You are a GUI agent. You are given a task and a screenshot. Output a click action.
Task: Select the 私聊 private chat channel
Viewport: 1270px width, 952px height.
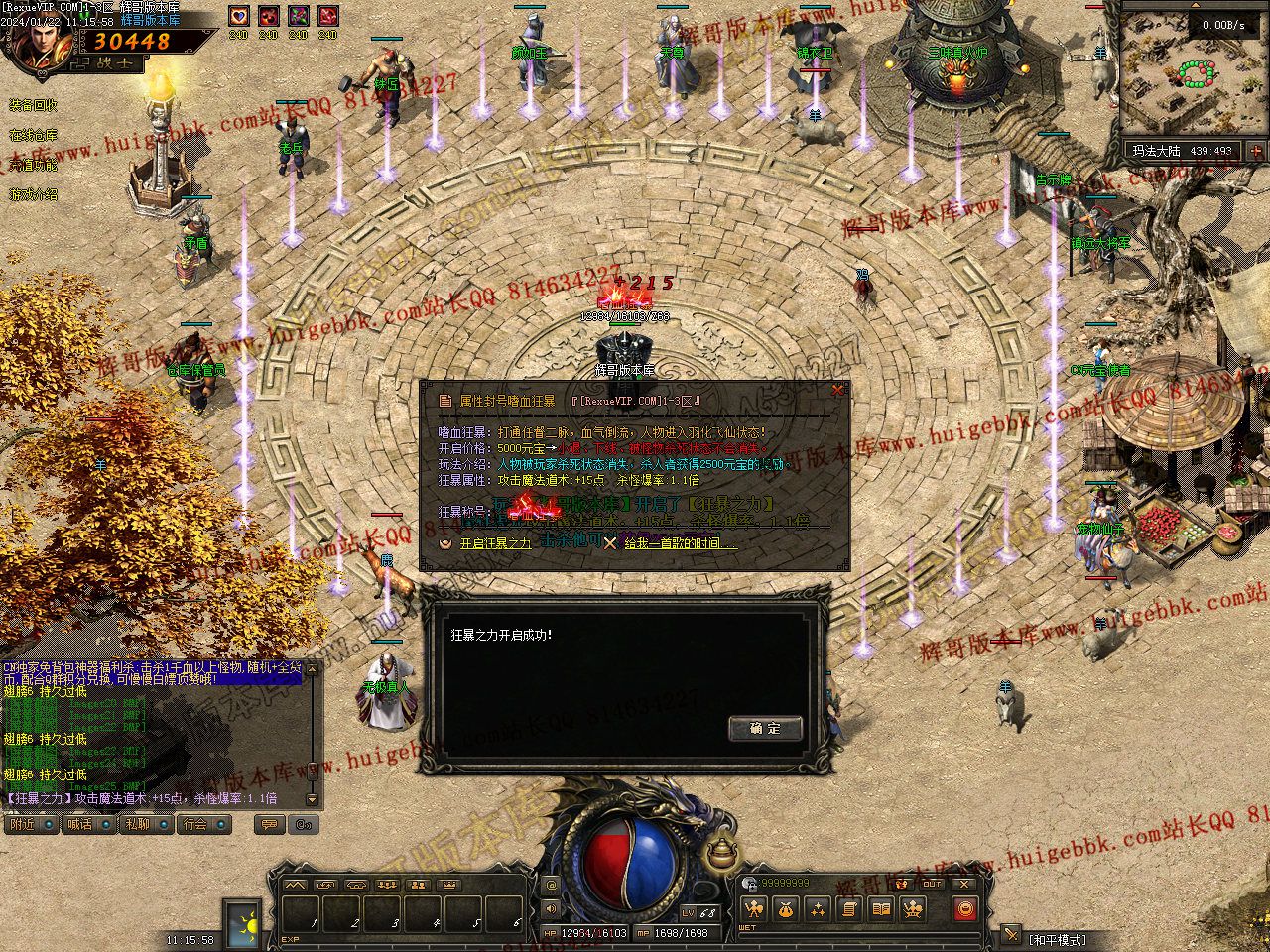pos(137,824)
